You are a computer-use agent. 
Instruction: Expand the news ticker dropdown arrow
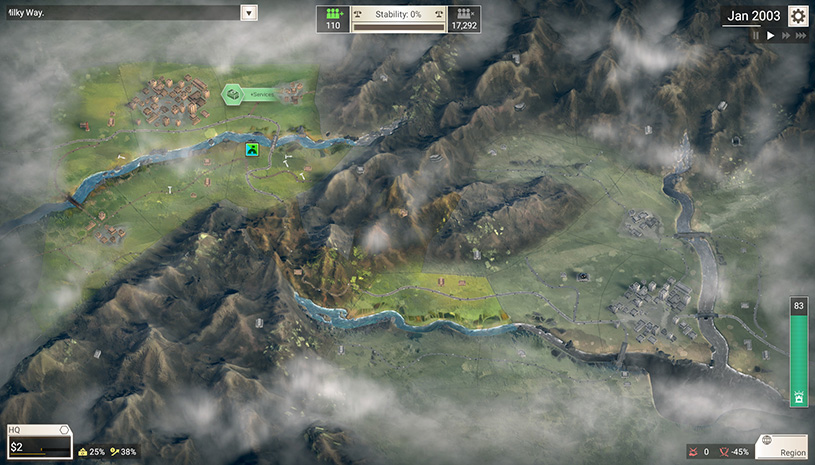(249, 13)
